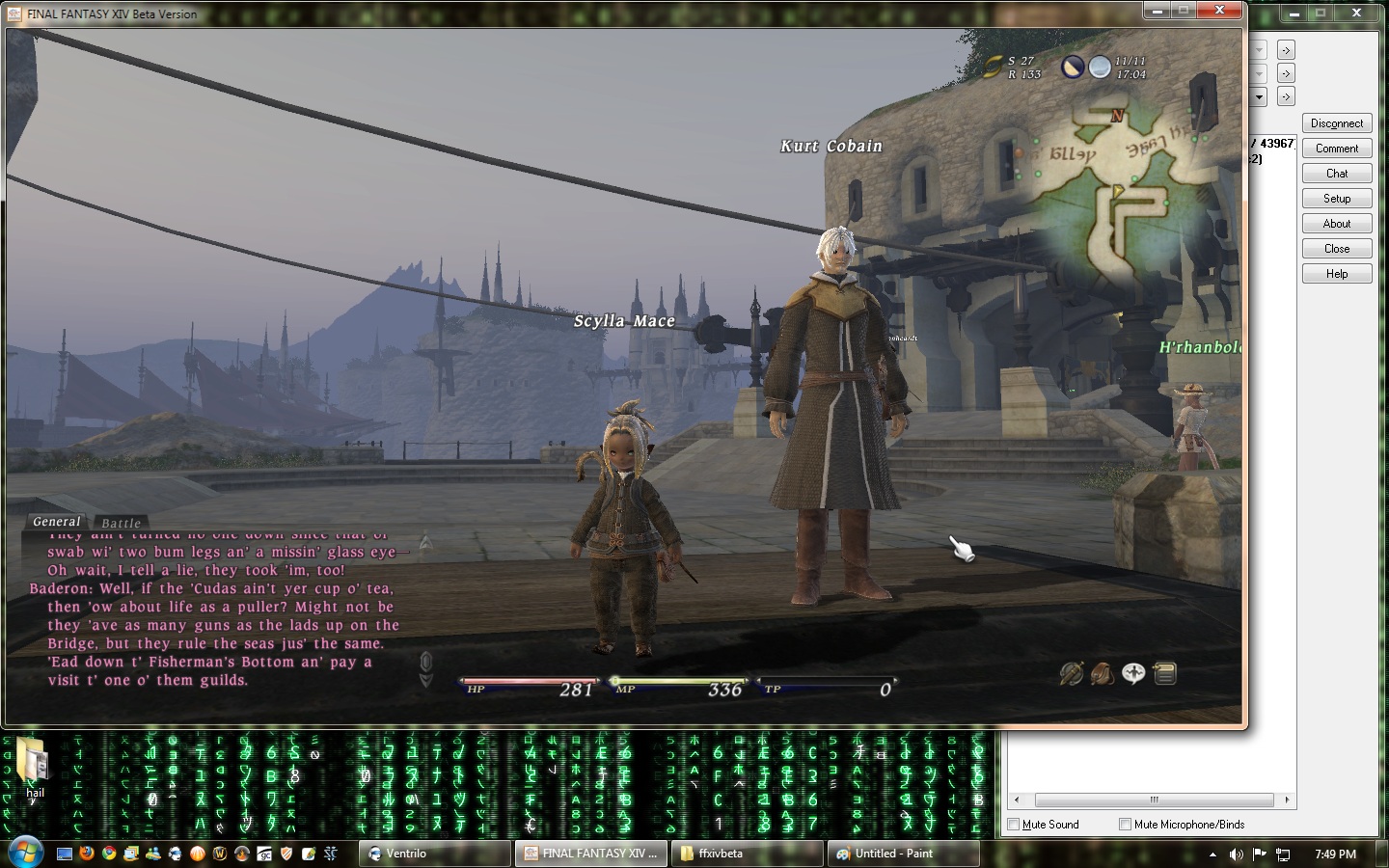Open the leather bag inventory icon
The height and width of the screenshot is (868, 1389).
coord(1102,673)
